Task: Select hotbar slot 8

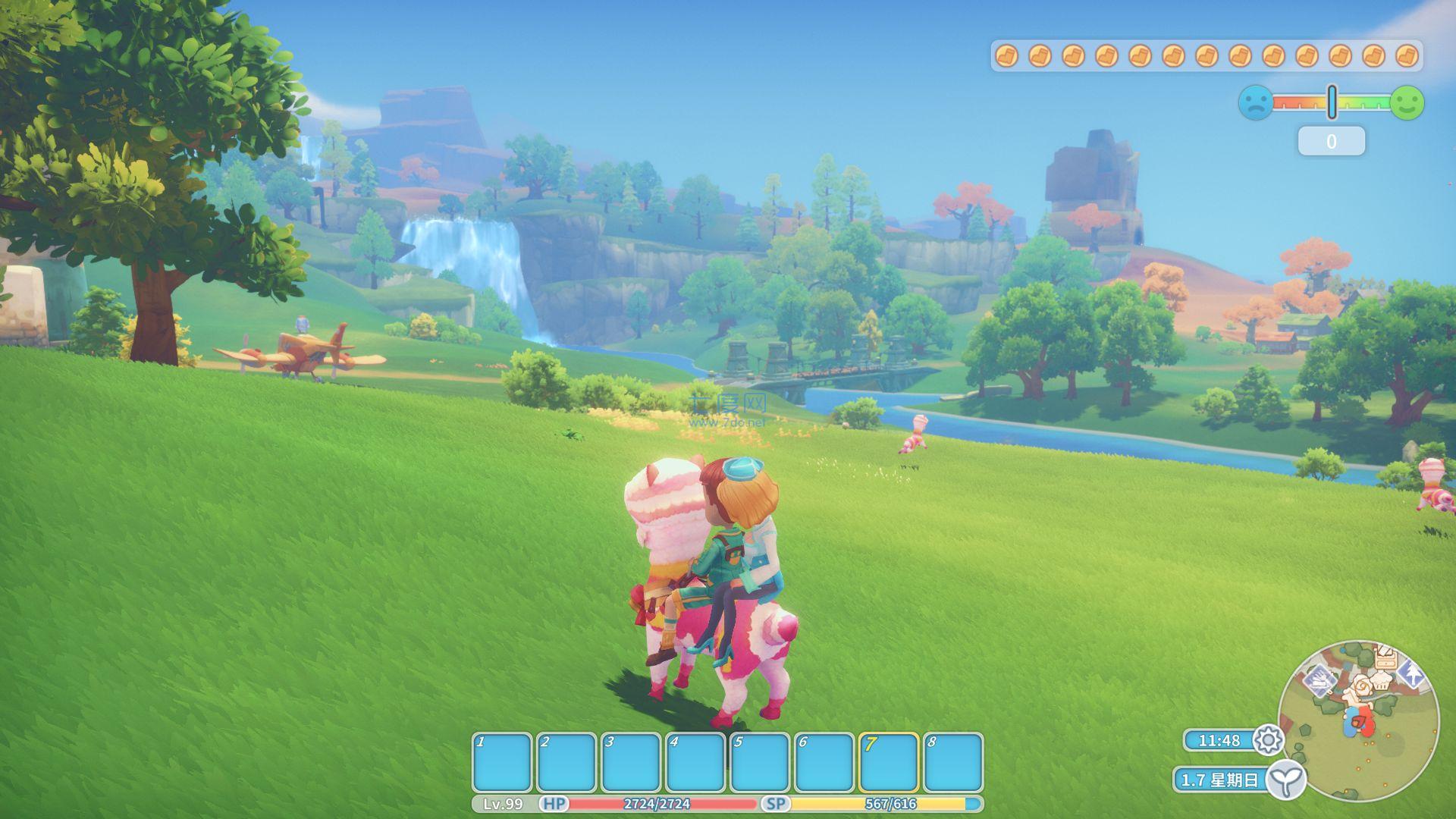Action: coord(953,763)
